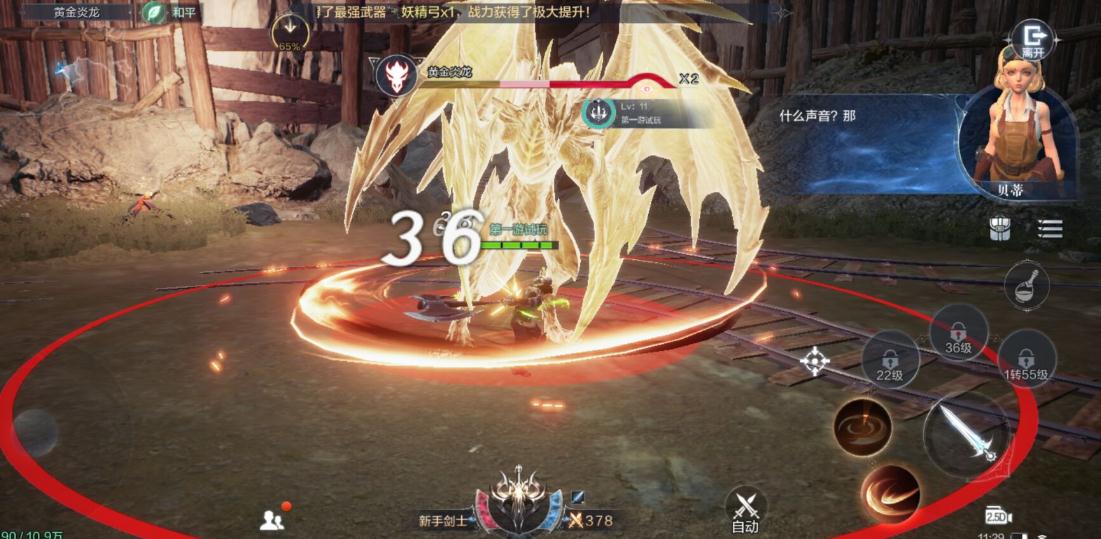The image size is (1101, 539).
Task: Activate the fiery whirlwind skill
Action: coord(862,426)
